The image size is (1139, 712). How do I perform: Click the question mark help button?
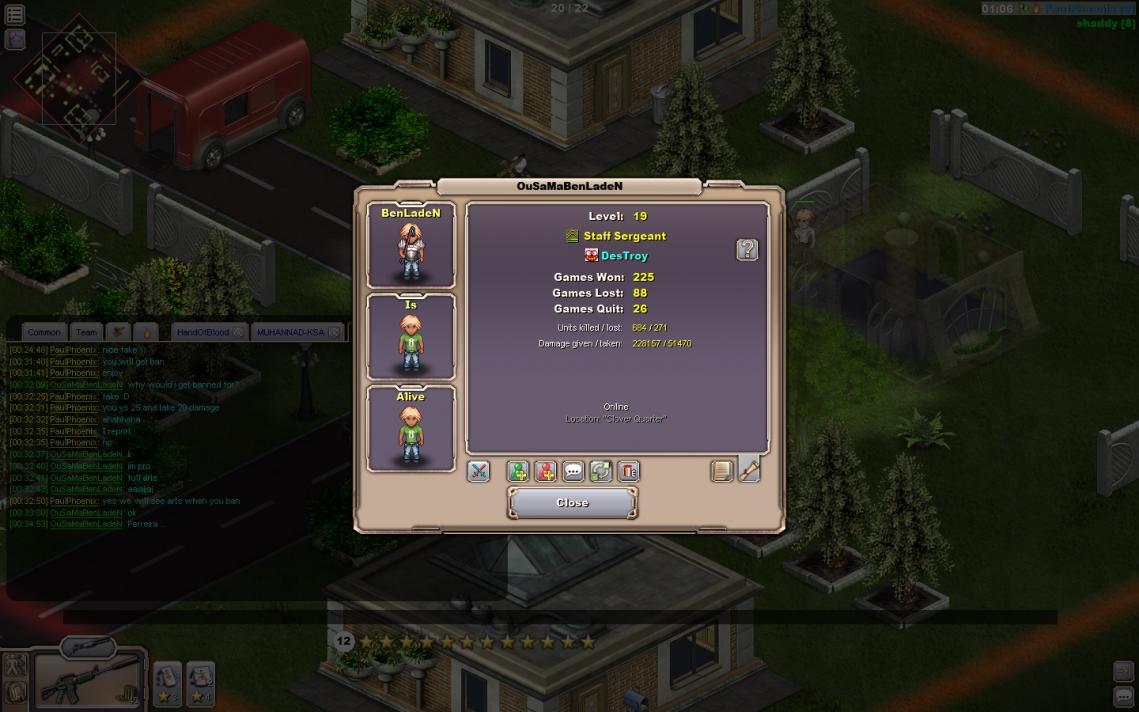click(x=747, y=250)
